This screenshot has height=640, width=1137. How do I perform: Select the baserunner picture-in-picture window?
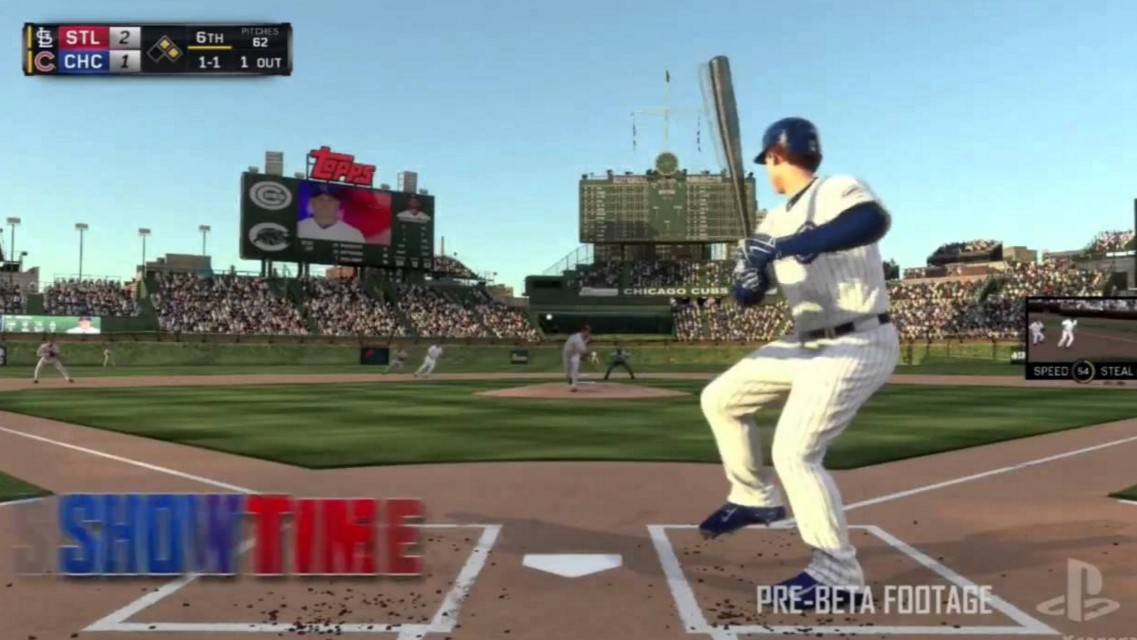click(x=1081, y=330)
